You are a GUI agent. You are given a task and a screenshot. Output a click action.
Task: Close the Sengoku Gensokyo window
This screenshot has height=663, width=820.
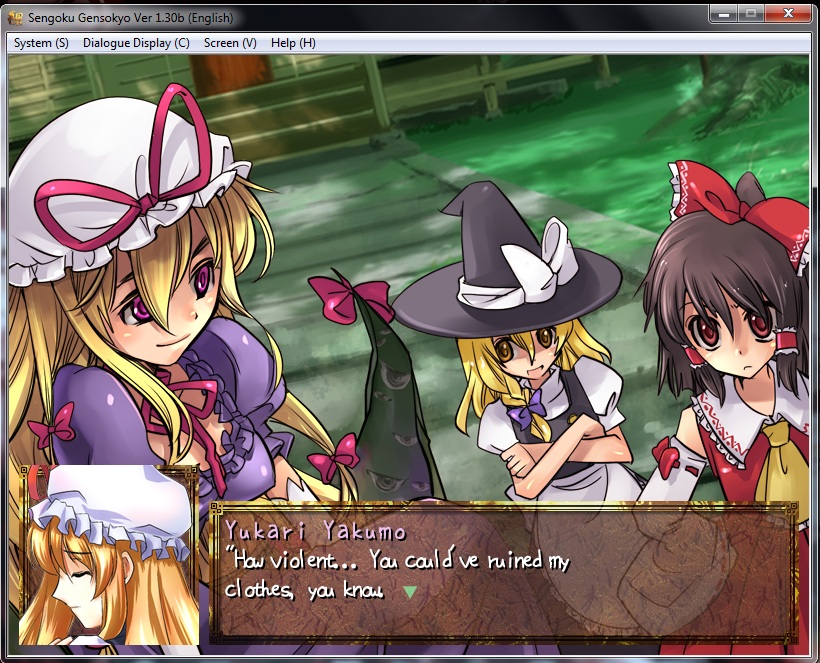791,13
